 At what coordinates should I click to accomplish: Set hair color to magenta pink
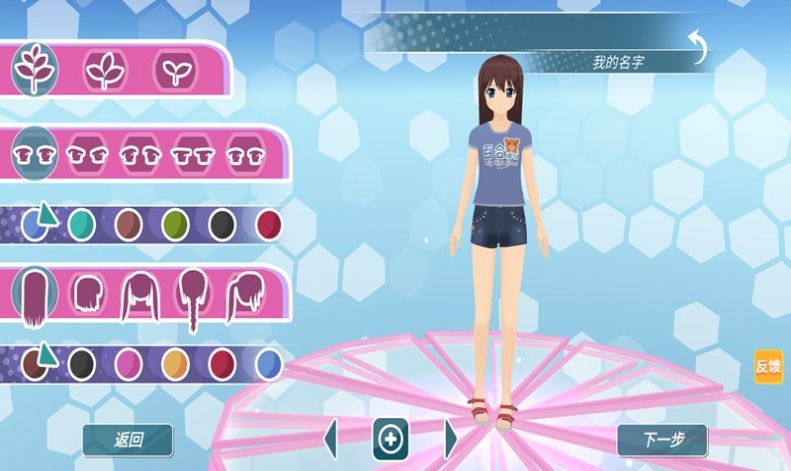pyautogui.click(x=128, y=363)
